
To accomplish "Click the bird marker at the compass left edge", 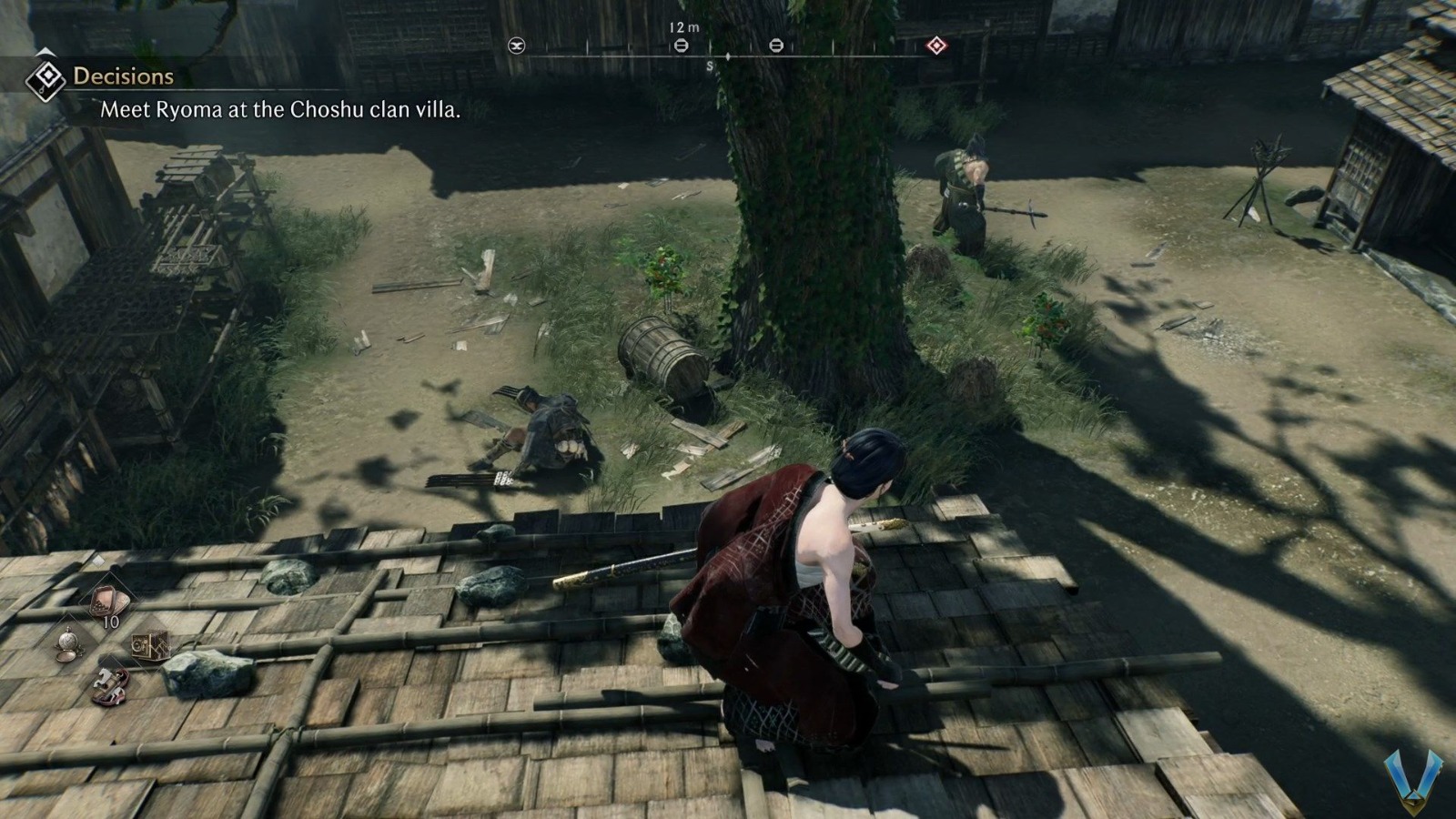I will coord(517,44).
